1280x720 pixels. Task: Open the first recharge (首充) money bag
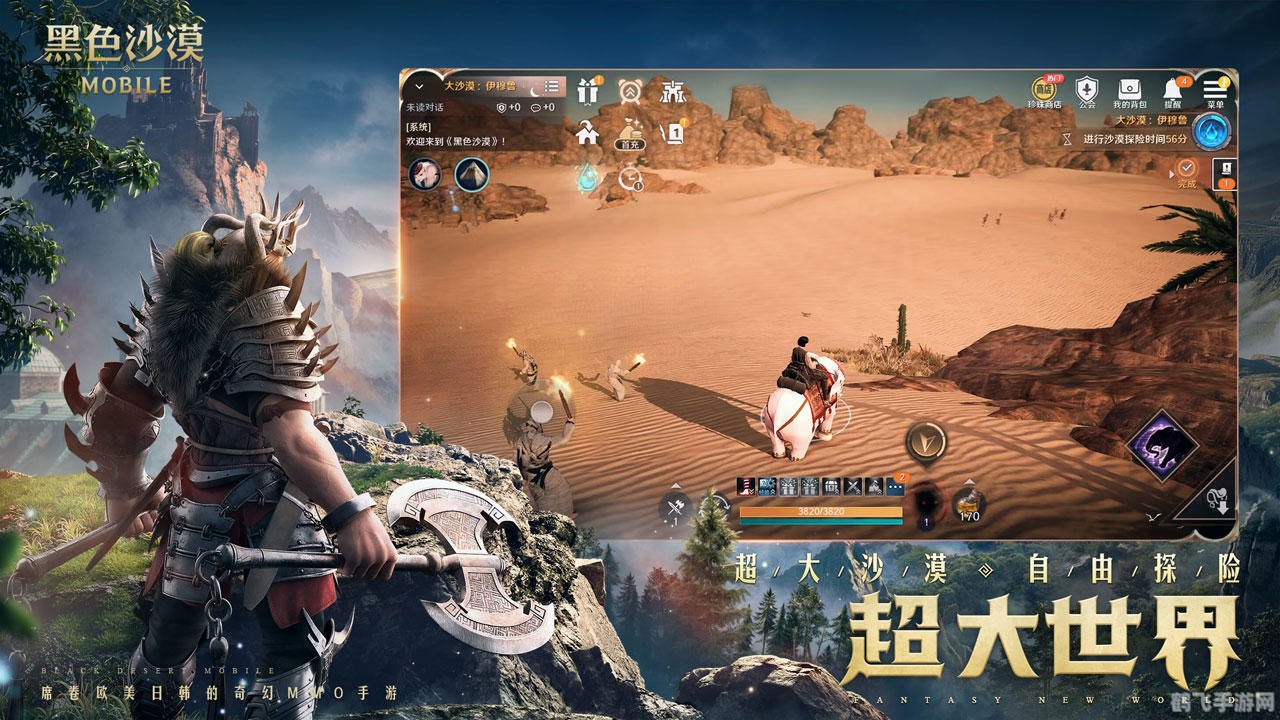point(630,132)
